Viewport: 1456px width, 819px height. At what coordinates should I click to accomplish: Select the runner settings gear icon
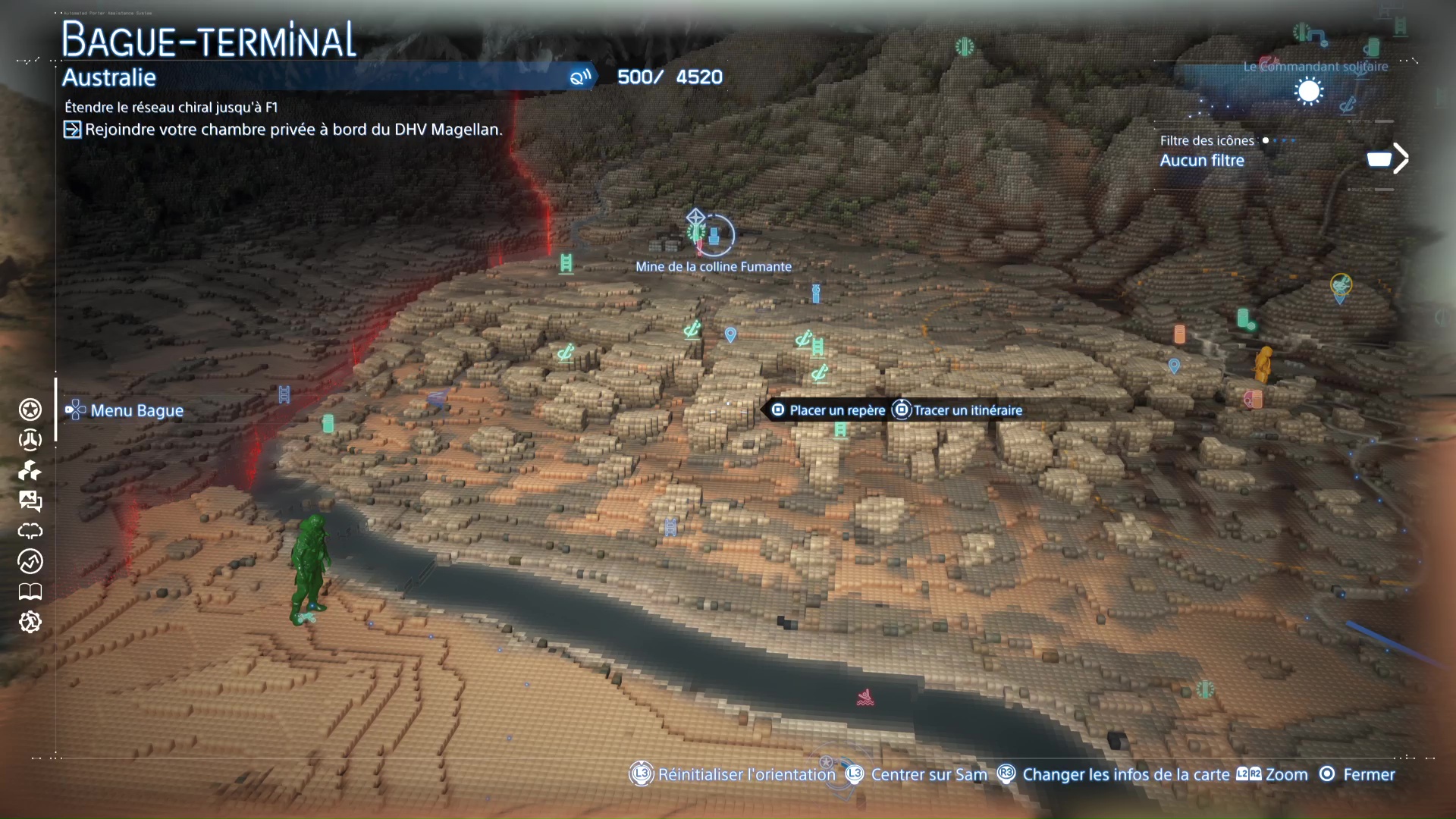(x=30, y=623)
